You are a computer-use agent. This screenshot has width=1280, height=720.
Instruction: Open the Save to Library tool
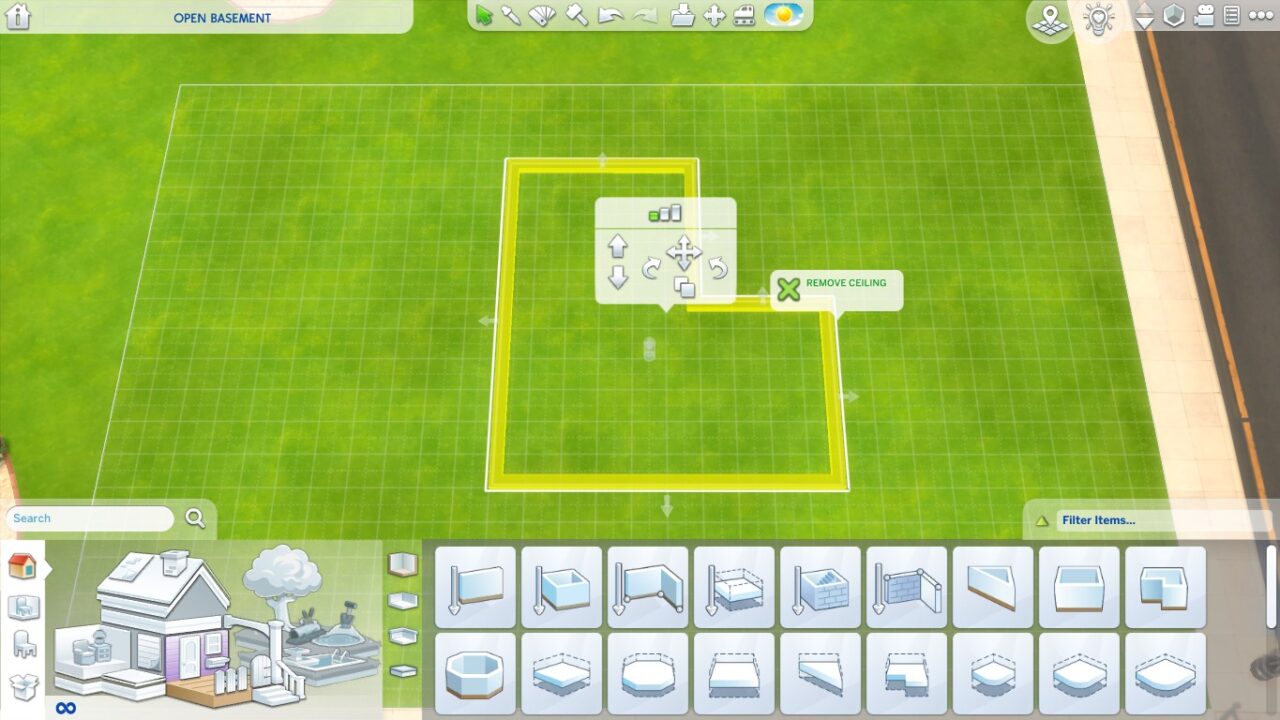pos(682,17)
